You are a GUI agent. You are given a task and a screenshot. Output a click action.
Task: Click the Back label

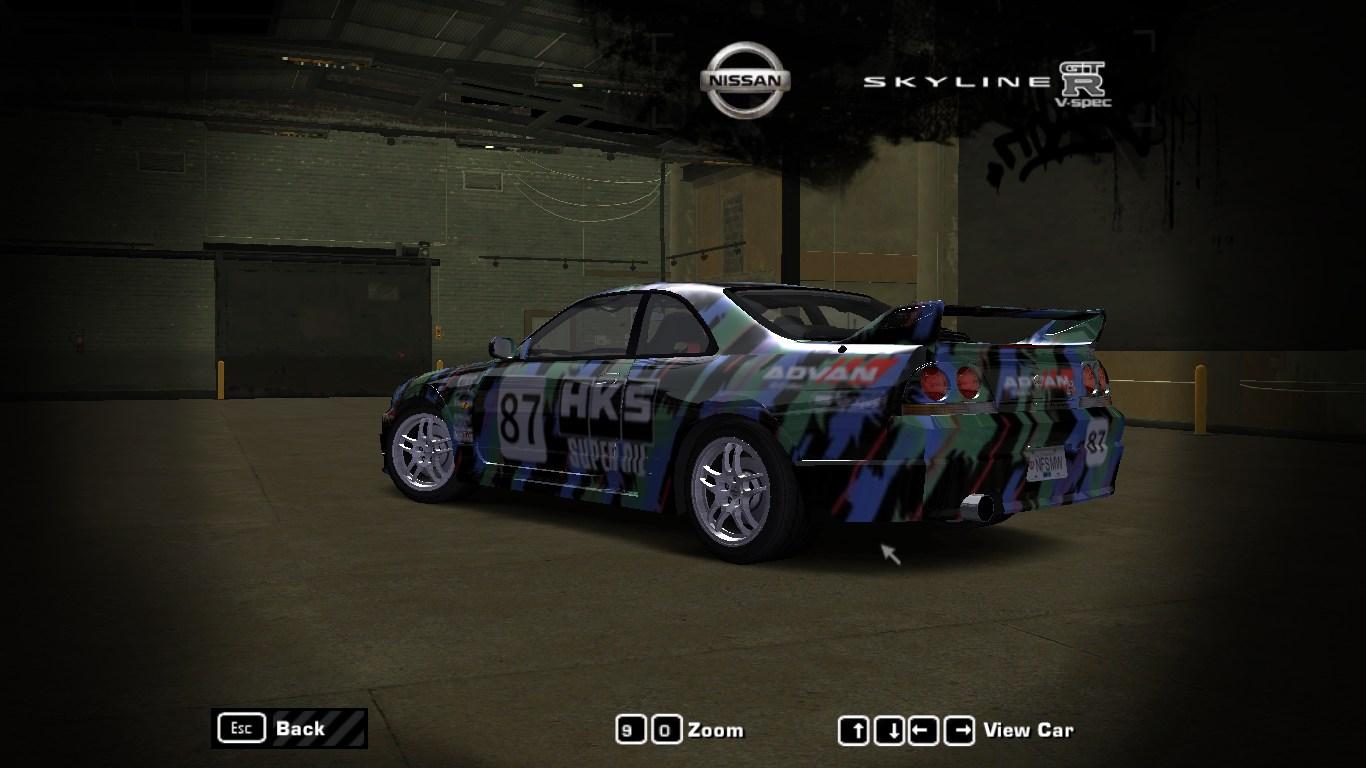pyautogui.click(x=303, y=729)
